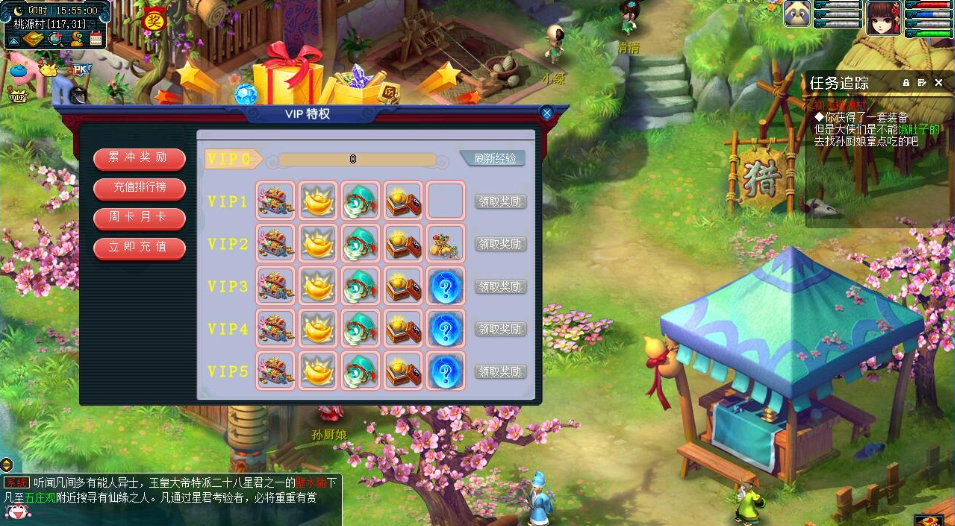
Task: Select the VIP2 treasure sack reward
Action: click(445, 243)
